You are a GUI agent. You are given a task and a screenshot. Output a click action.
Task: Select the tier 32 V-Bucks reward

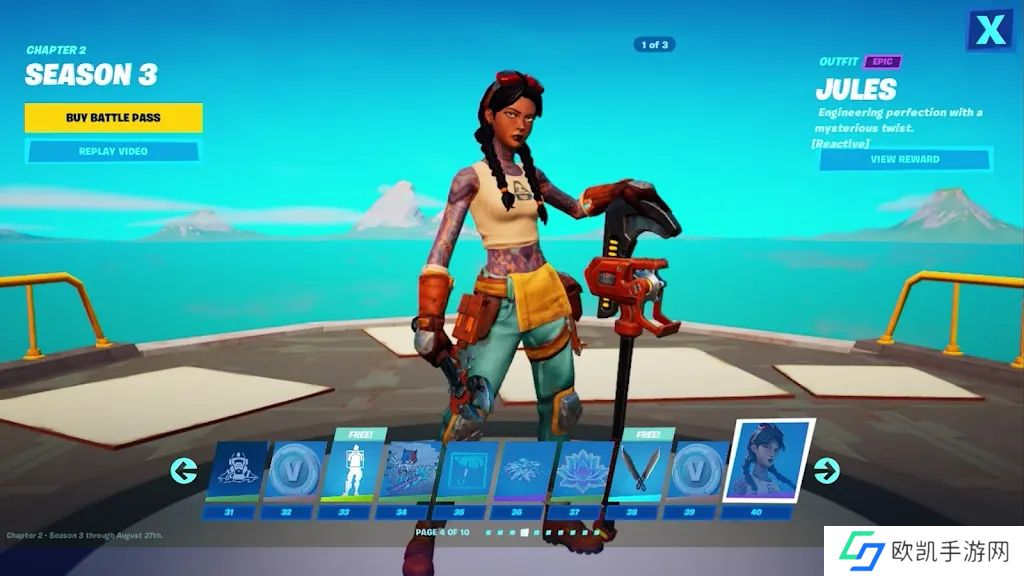click(x=294, y=471)
